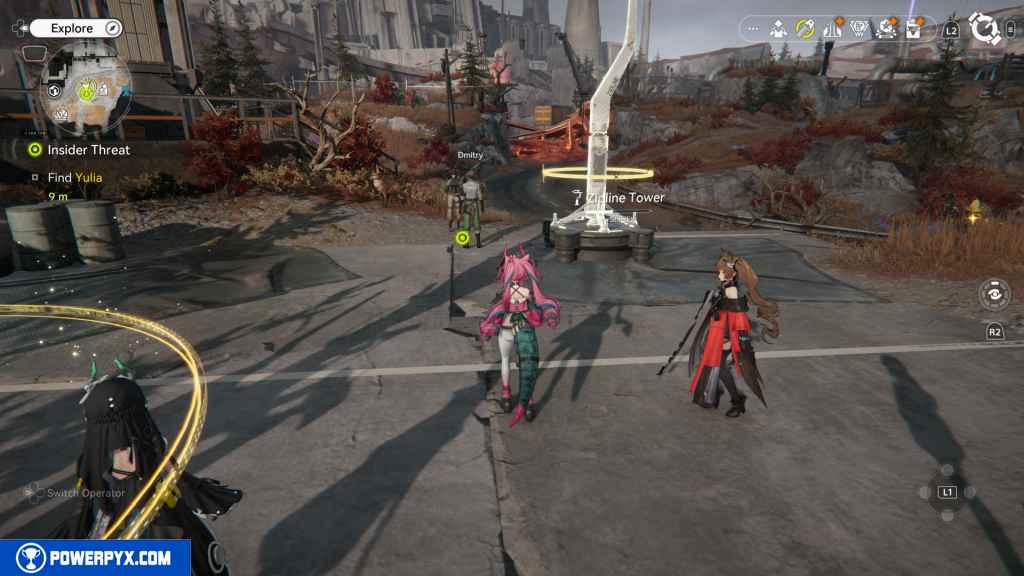Viewport: 1024px width, 576px height.
Task: Open the yellow-green circular arrow icon
Action: [x=805, y=29]
